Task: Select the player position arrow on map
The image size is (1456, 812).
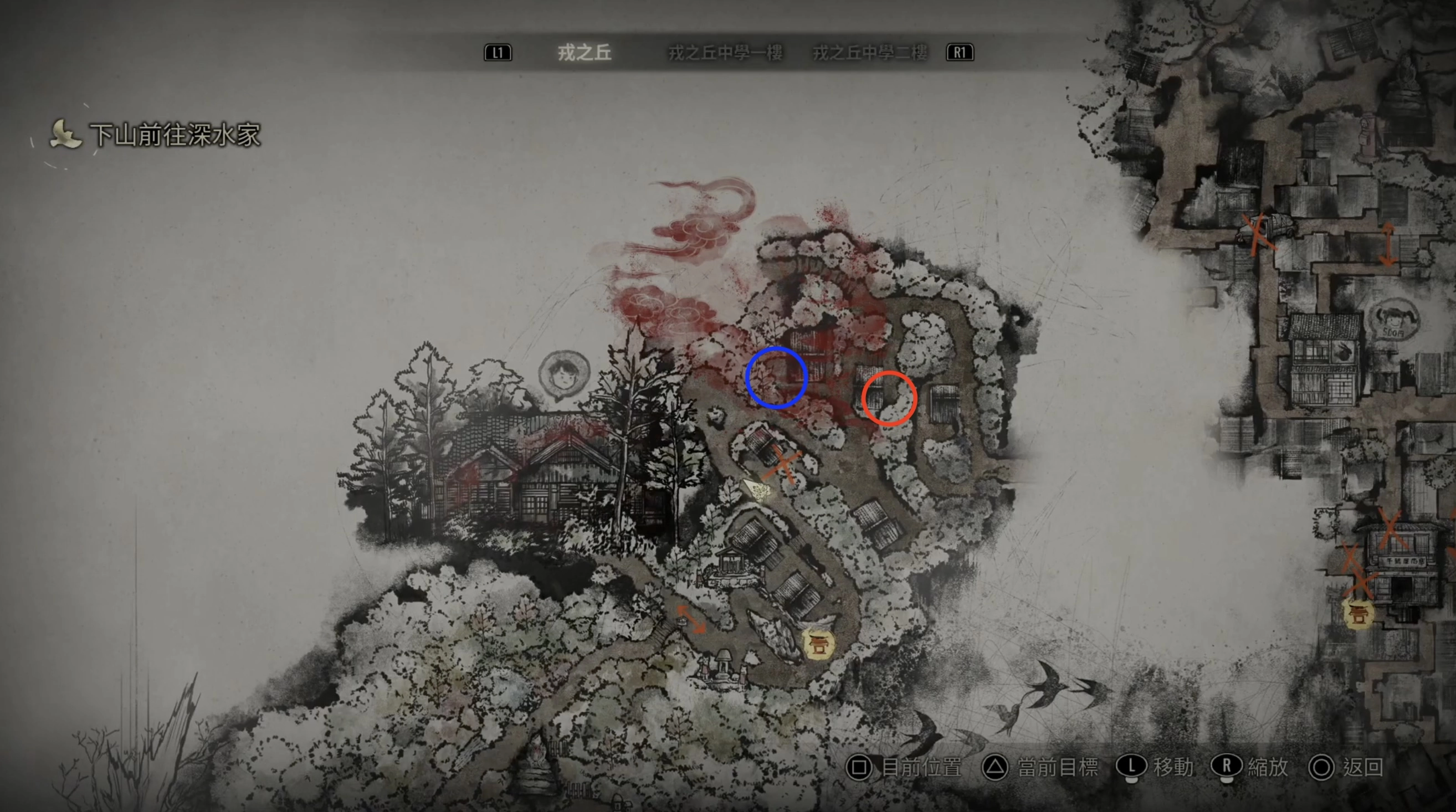Action: (757, 489)
